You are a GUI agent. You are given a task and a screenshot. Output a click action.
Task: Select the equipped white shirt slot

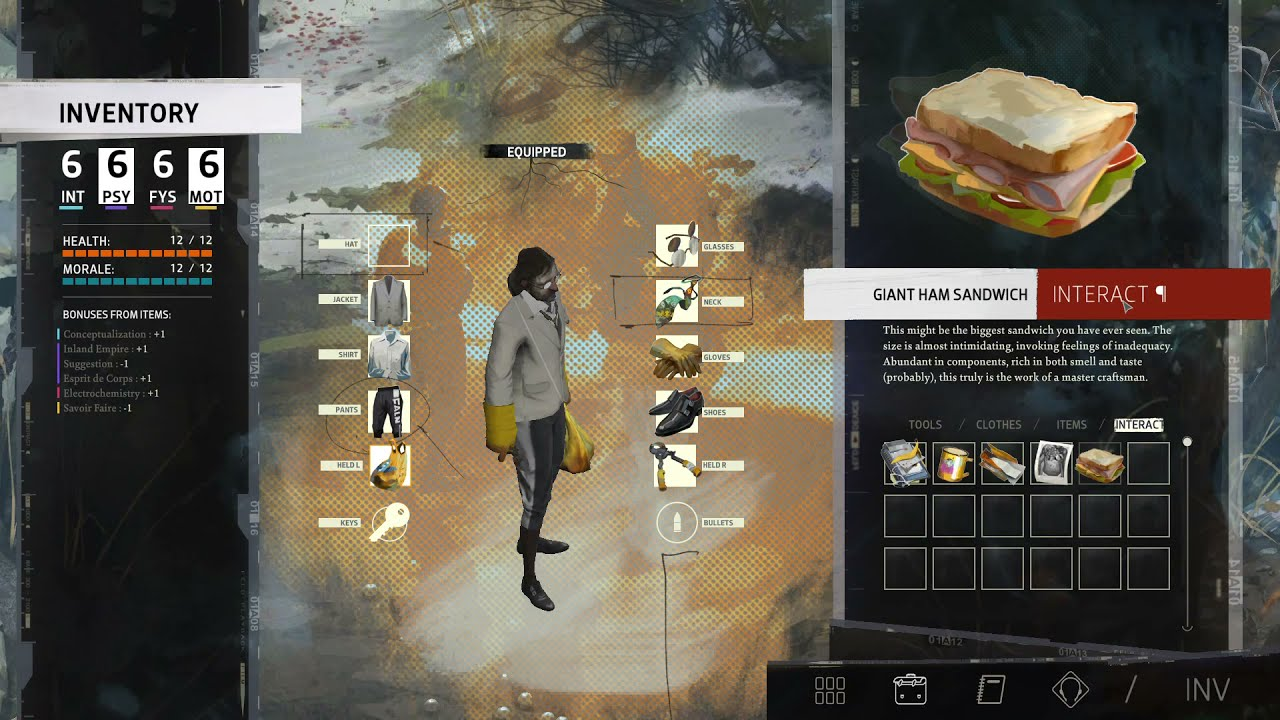389,356
